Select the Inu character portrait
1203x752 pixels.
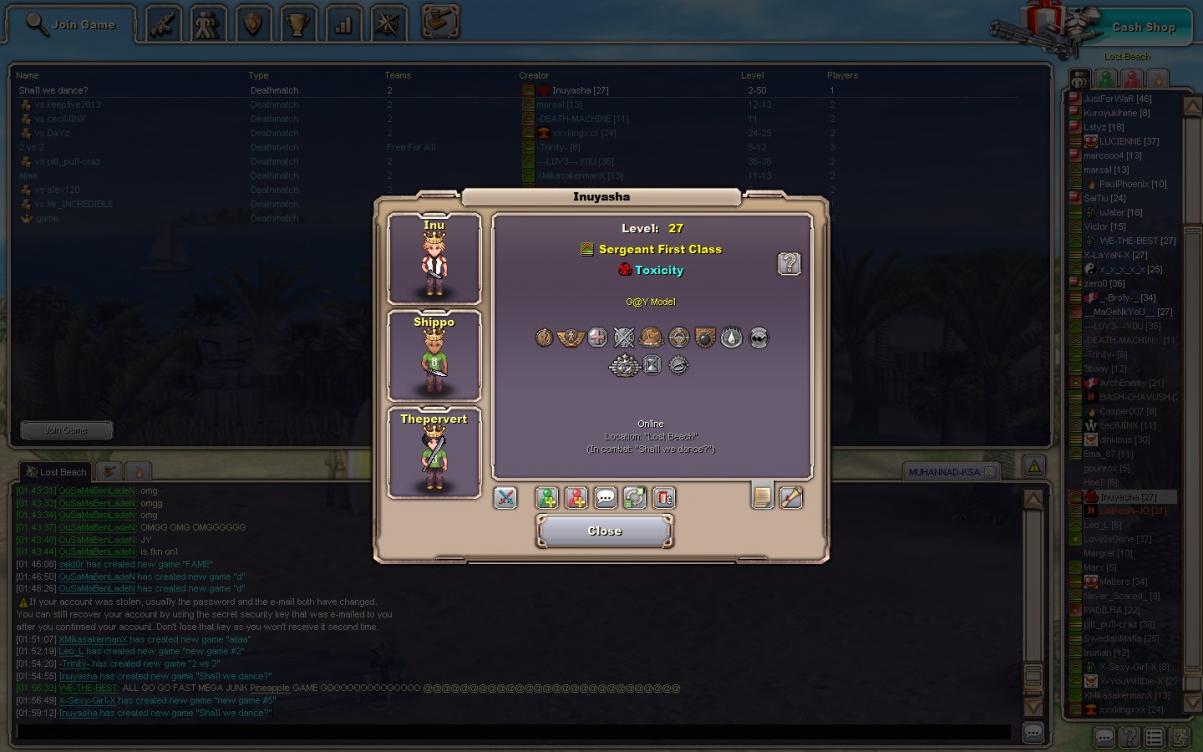coord(434,259)
